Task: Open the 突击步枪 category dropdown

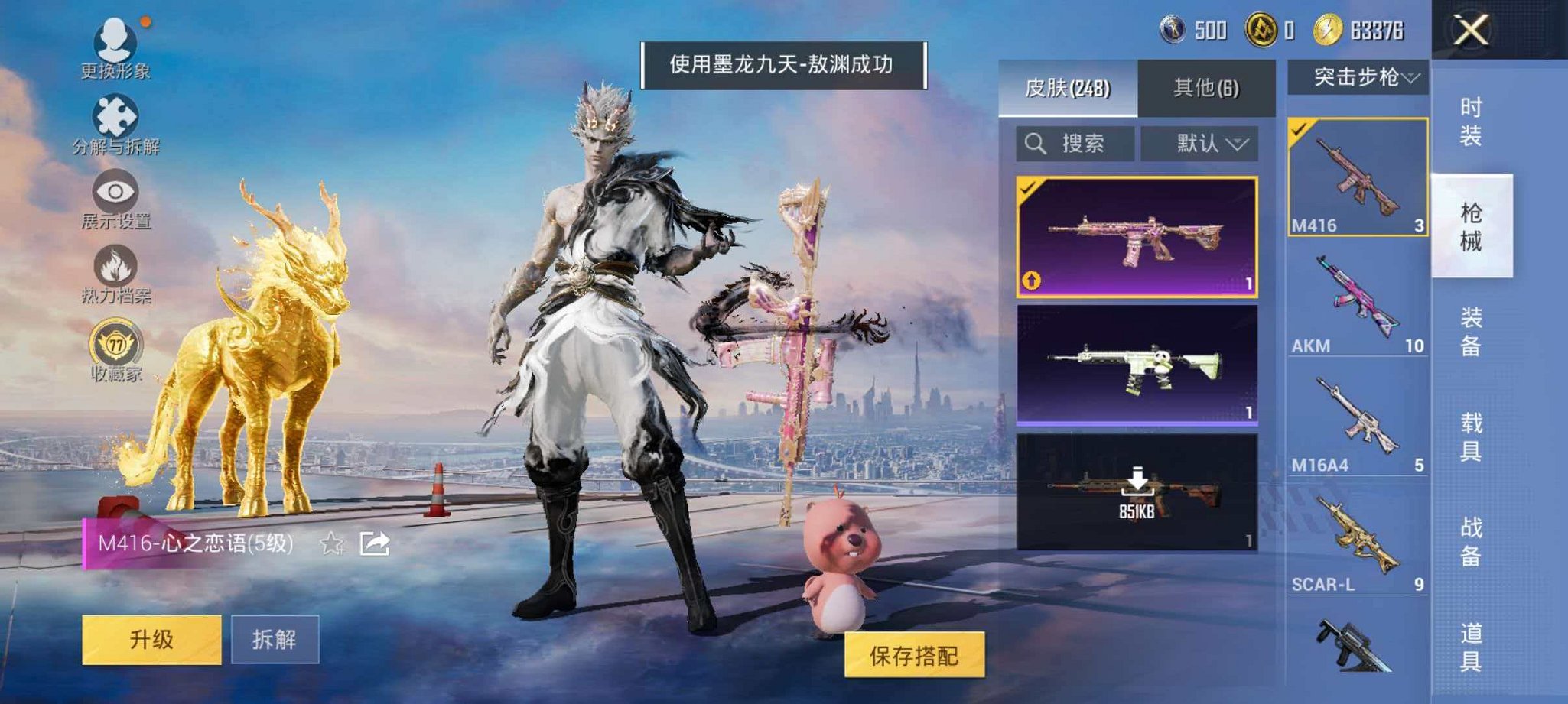Action: [x=1361, y=76]
